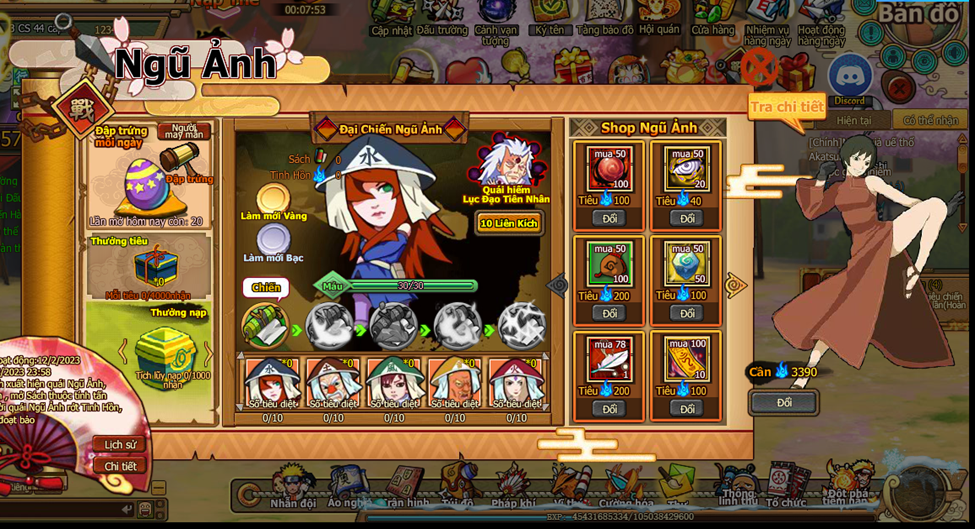Exchange the white feather item costing 200
The width and height of the screenshot is (975, 529).
[x=608, y=408]
